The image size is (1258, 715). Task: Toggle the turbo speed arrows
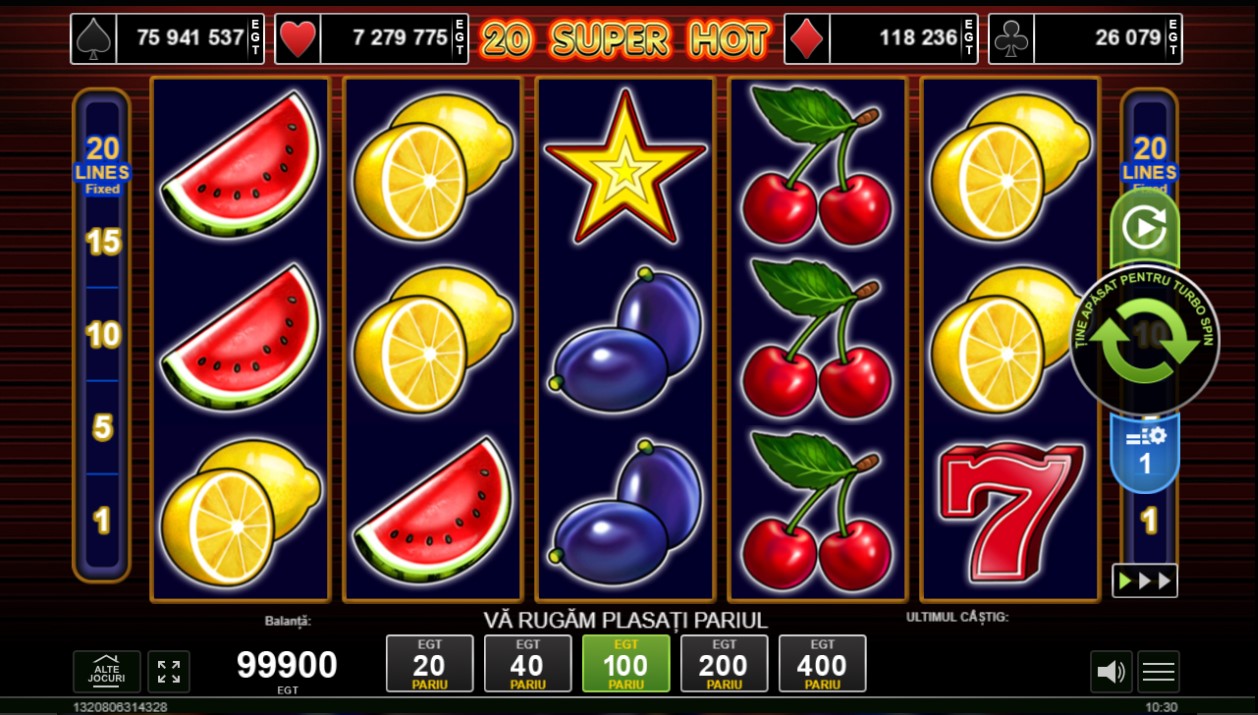(x=1144, y=581)
